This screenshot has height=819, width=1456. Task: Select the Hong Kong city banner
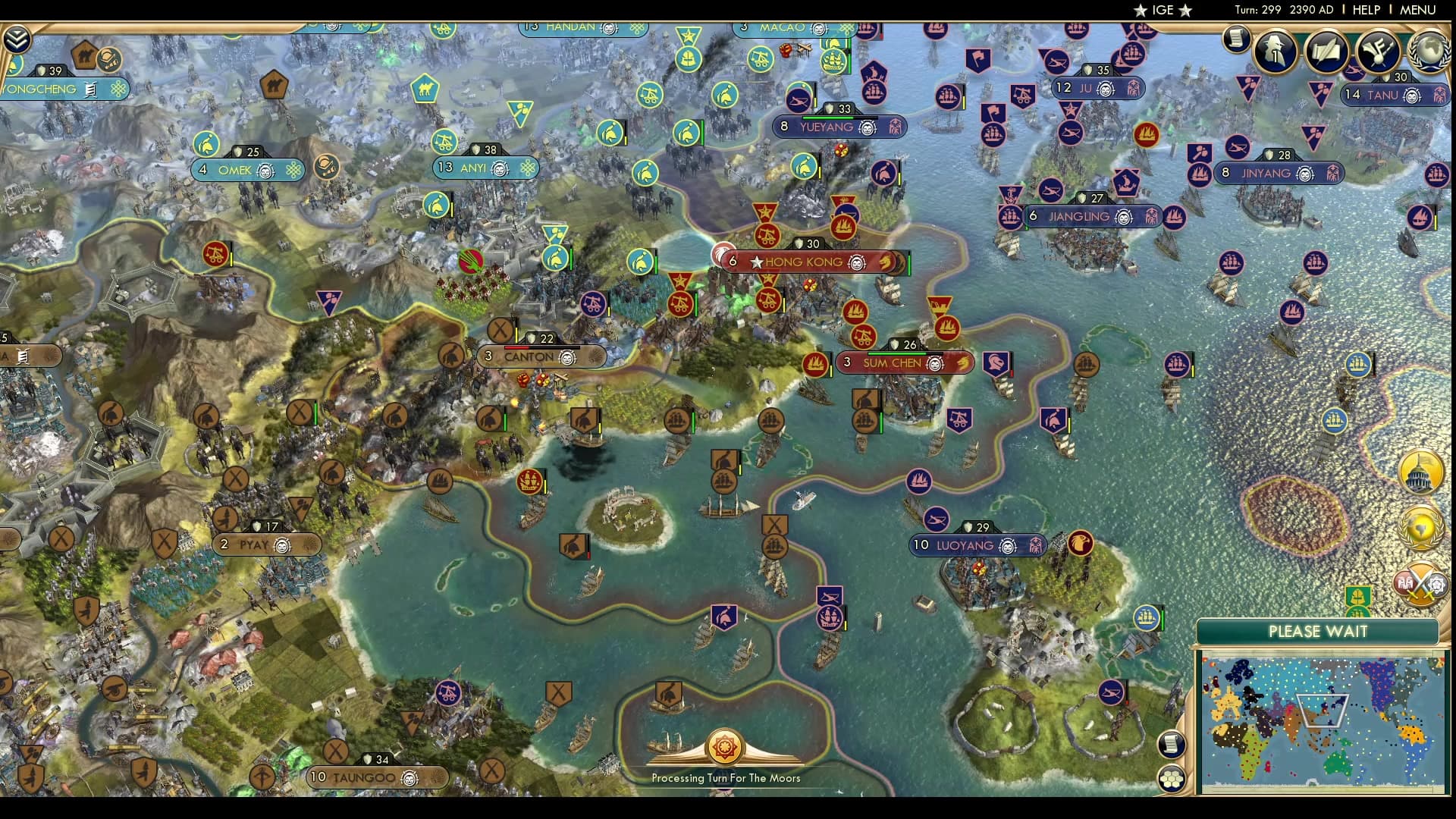tap(804, 262)
